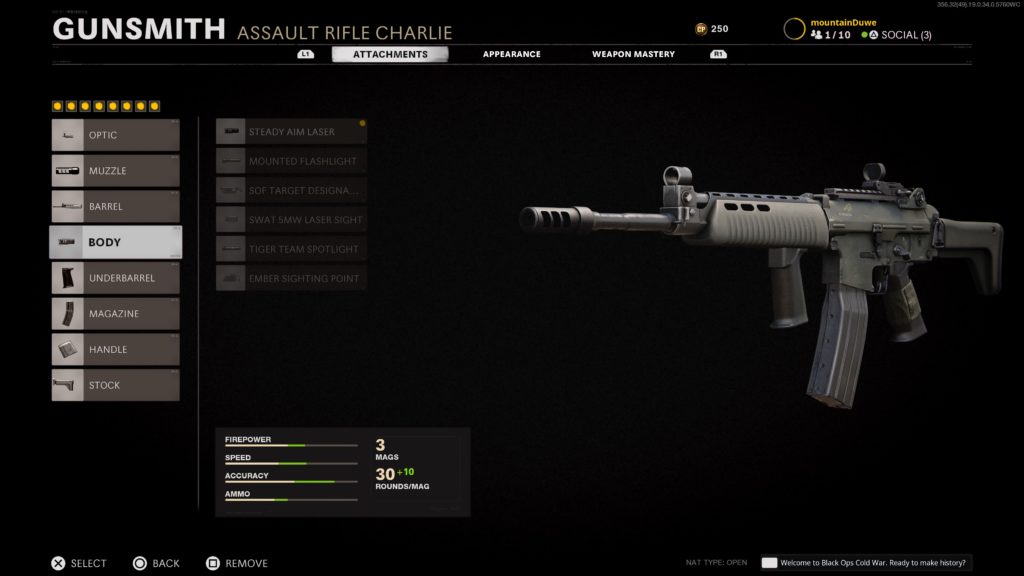Choose the SWAT 5mw Laser Sight
Viewport: 1024px width, 576px height.
click(x=291, y=220)
